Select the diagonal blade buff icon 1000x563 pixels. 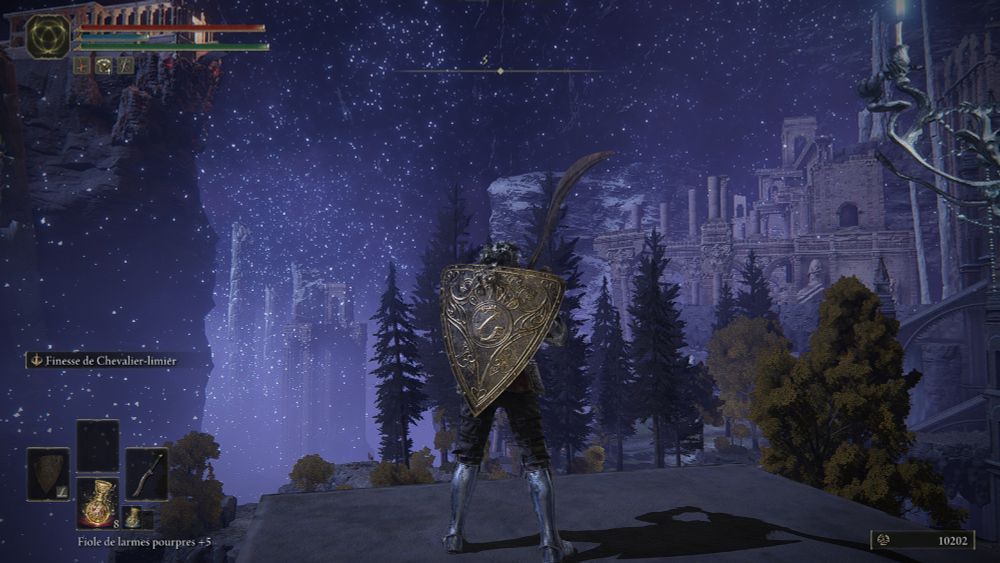pyautogui.click(x=125, y=65)
